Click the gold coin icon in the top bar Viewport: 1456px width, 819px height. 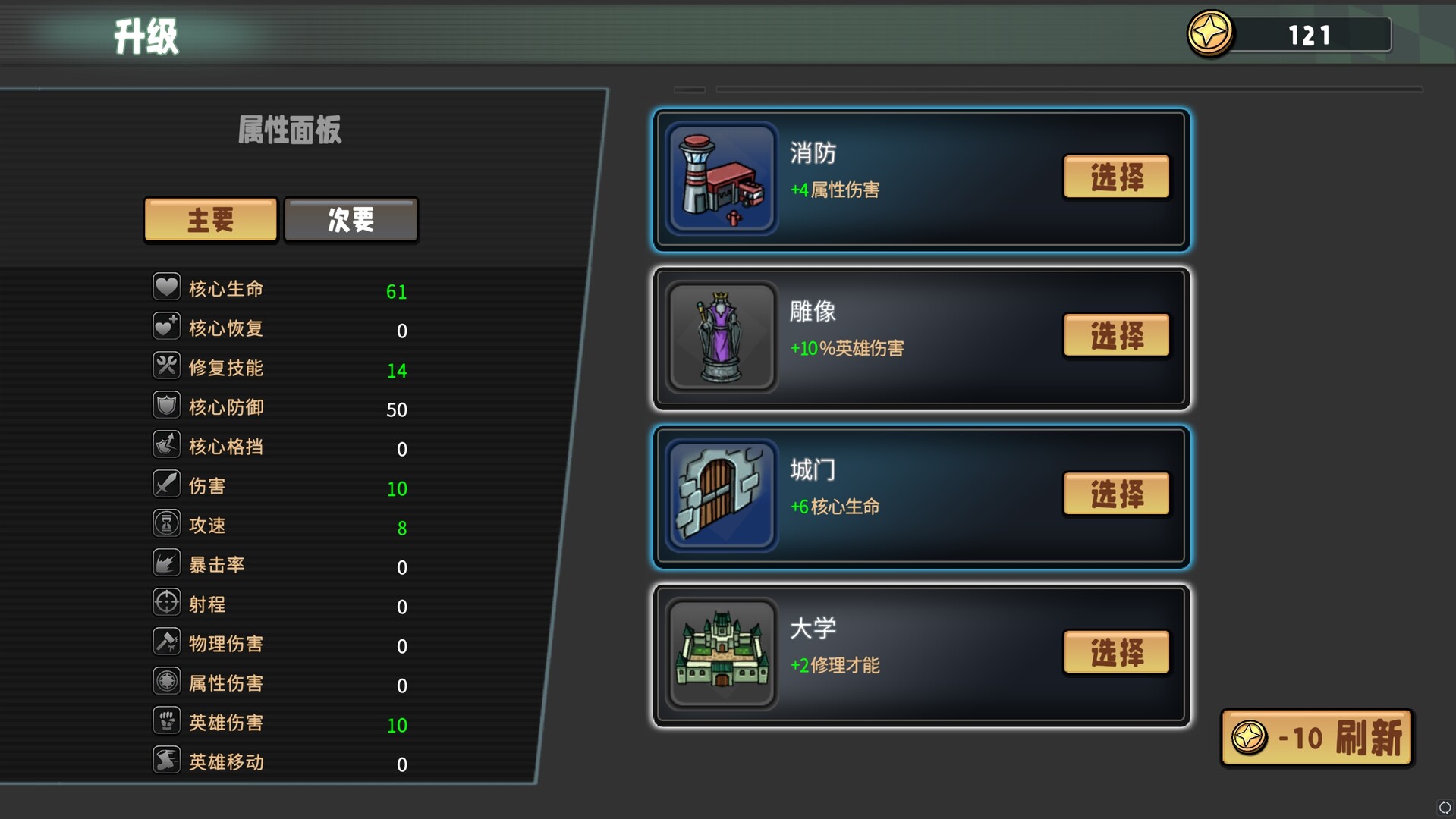[1210, 33]
